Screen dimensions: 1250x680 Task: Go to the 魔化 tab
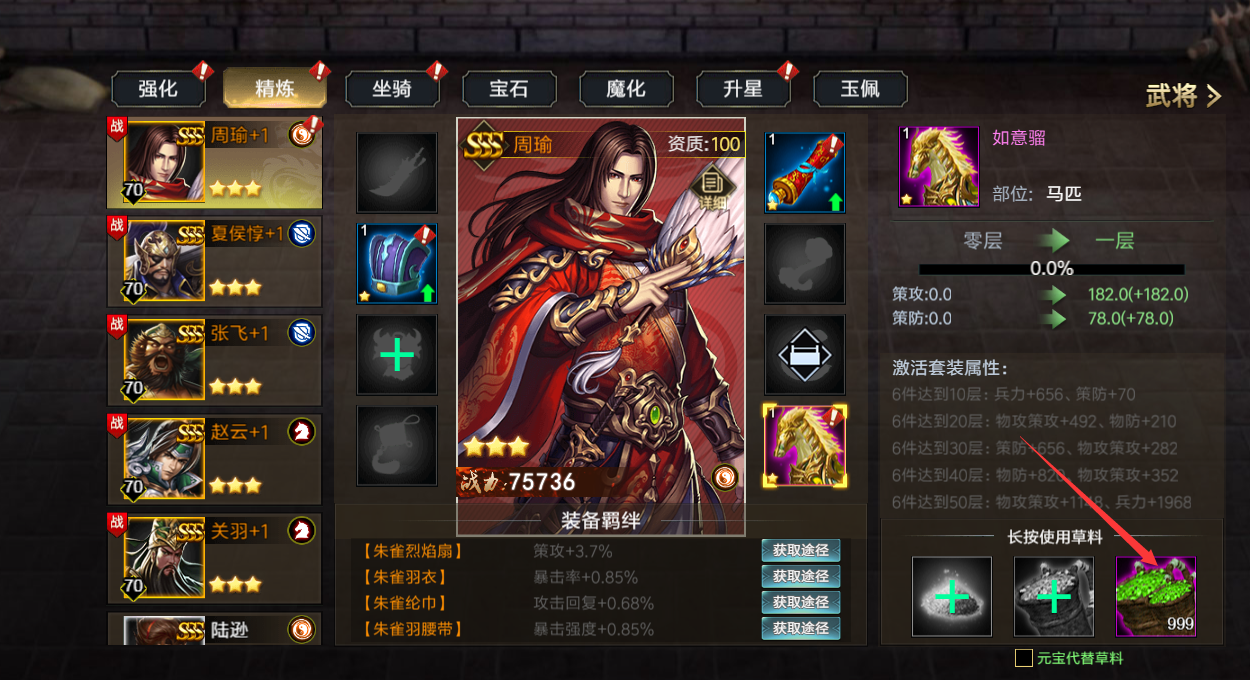[x=626, y=89]
